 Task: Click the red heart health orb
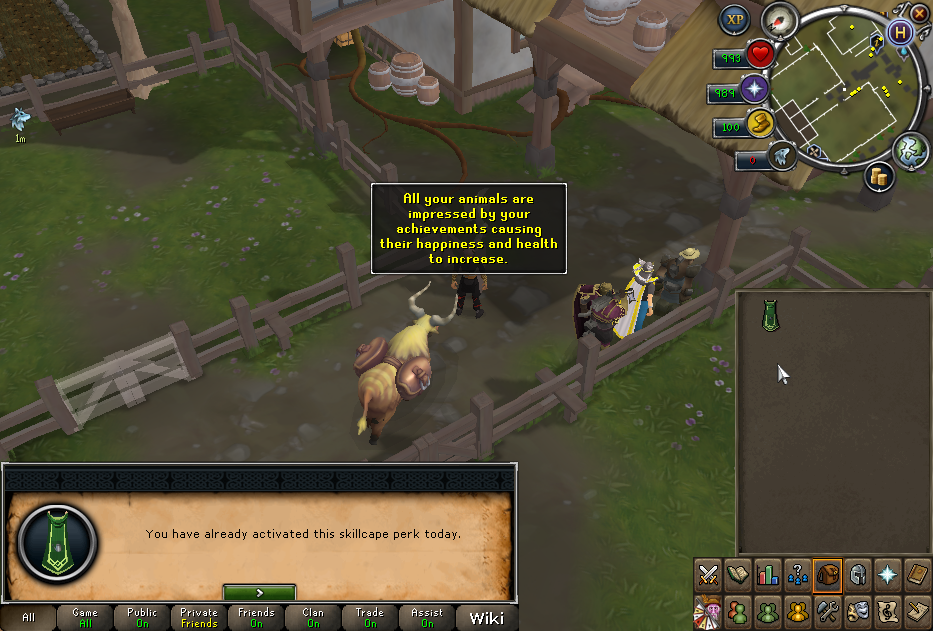759,56
